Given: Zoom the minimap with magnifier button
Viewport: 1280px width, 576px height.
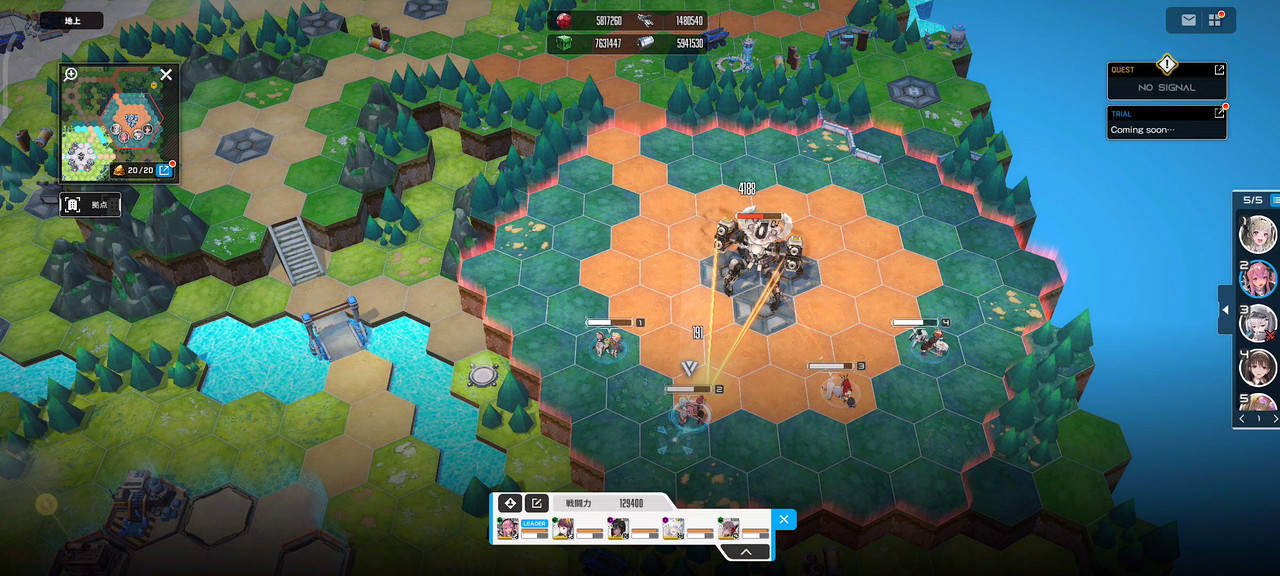Looking at the screenshot, I should coord(71,74).
